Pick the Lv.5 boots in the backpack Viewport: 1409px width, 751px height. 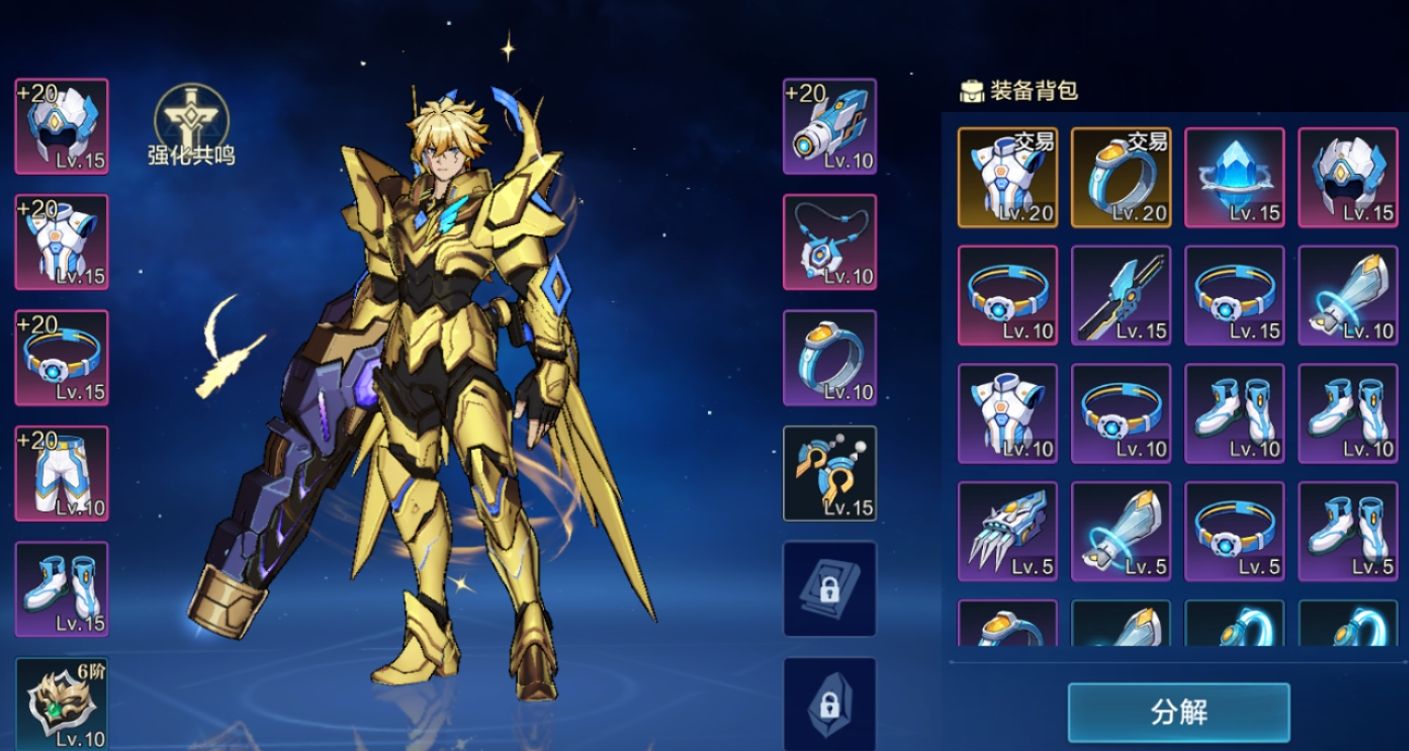pos(1348,531)
